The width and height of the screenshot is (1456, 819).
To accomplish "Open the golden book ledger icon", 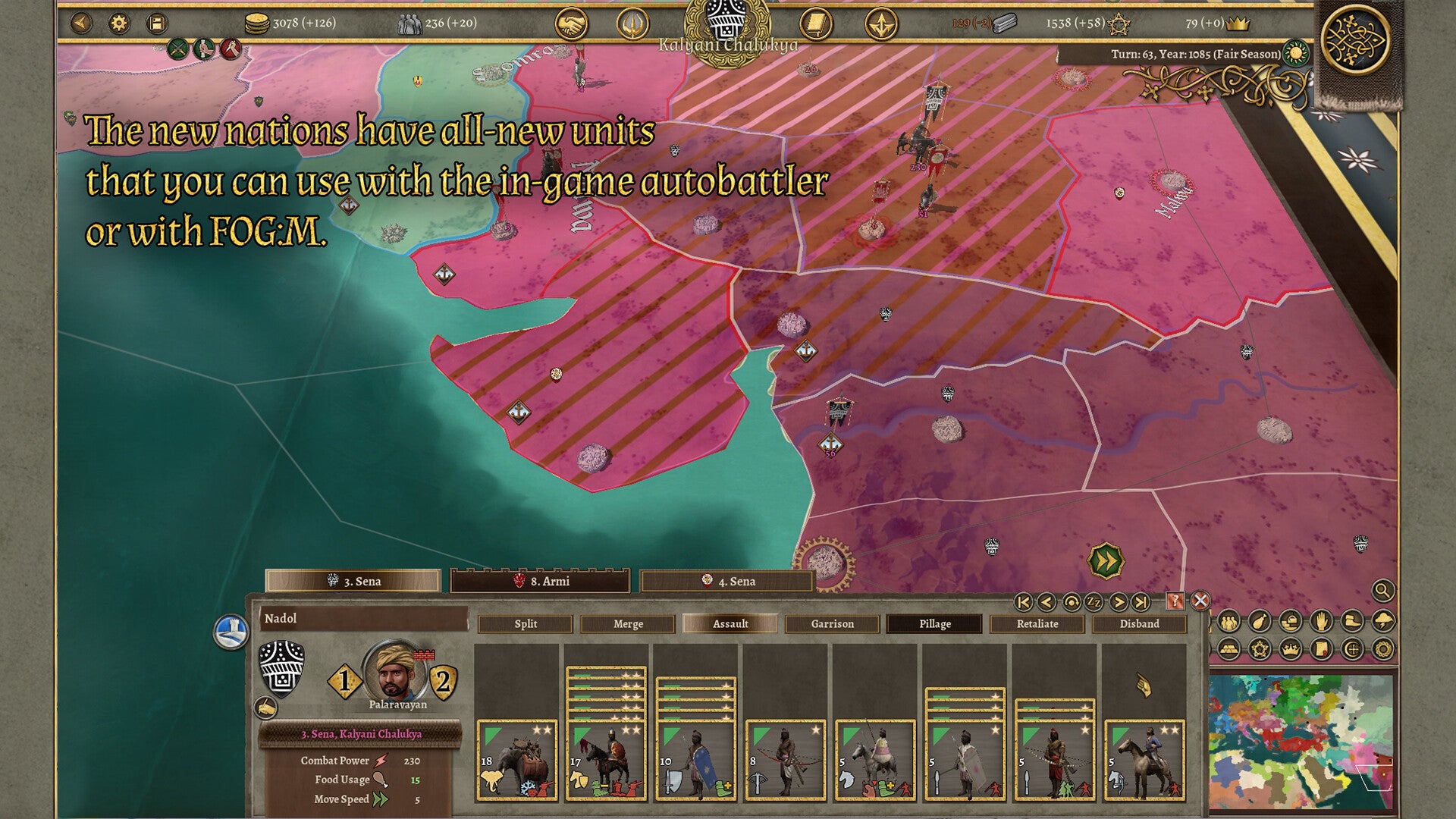I will click(x=815, y=24).
